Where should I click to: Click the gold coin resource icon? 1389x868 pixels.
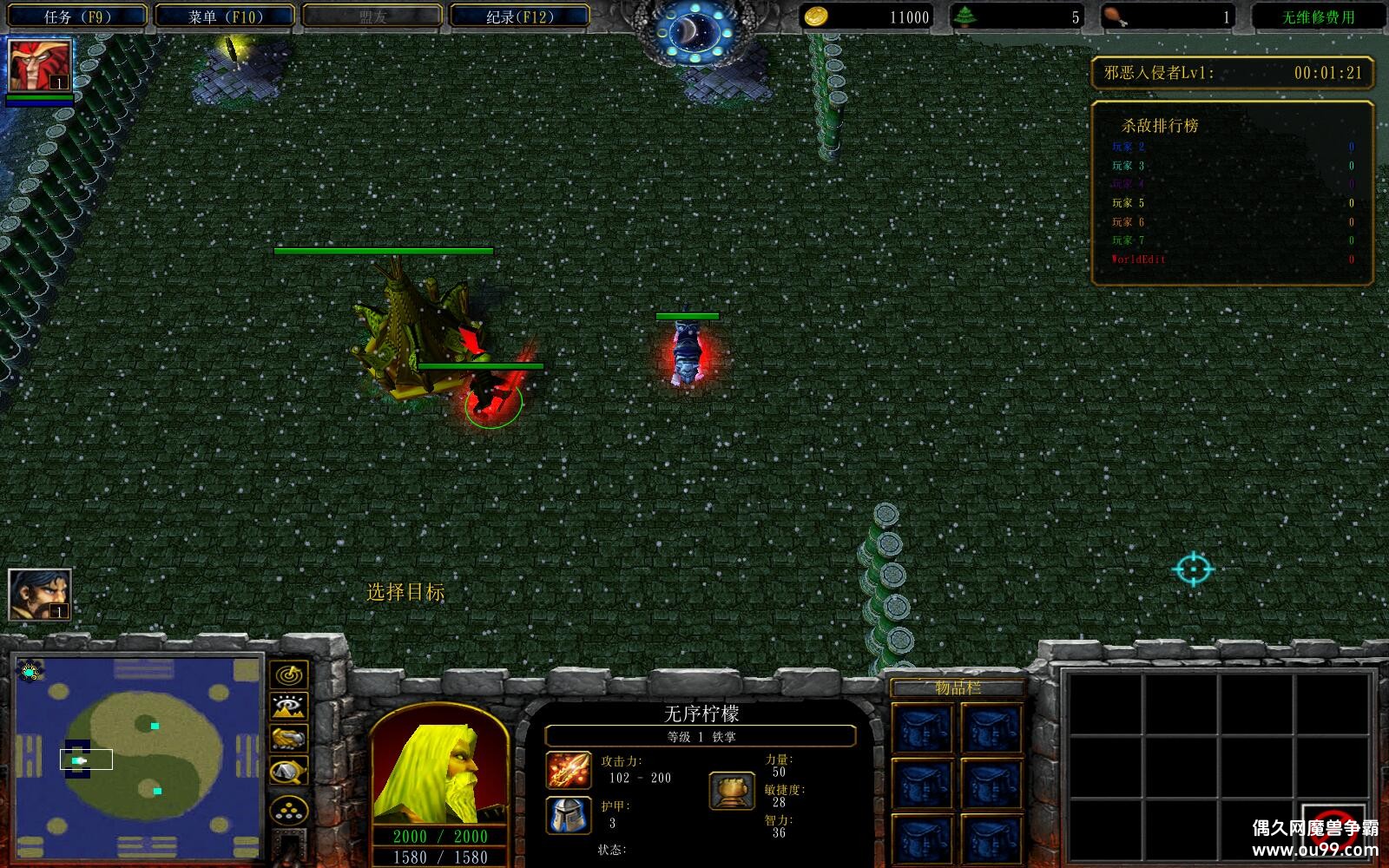[x=817, y=16]
